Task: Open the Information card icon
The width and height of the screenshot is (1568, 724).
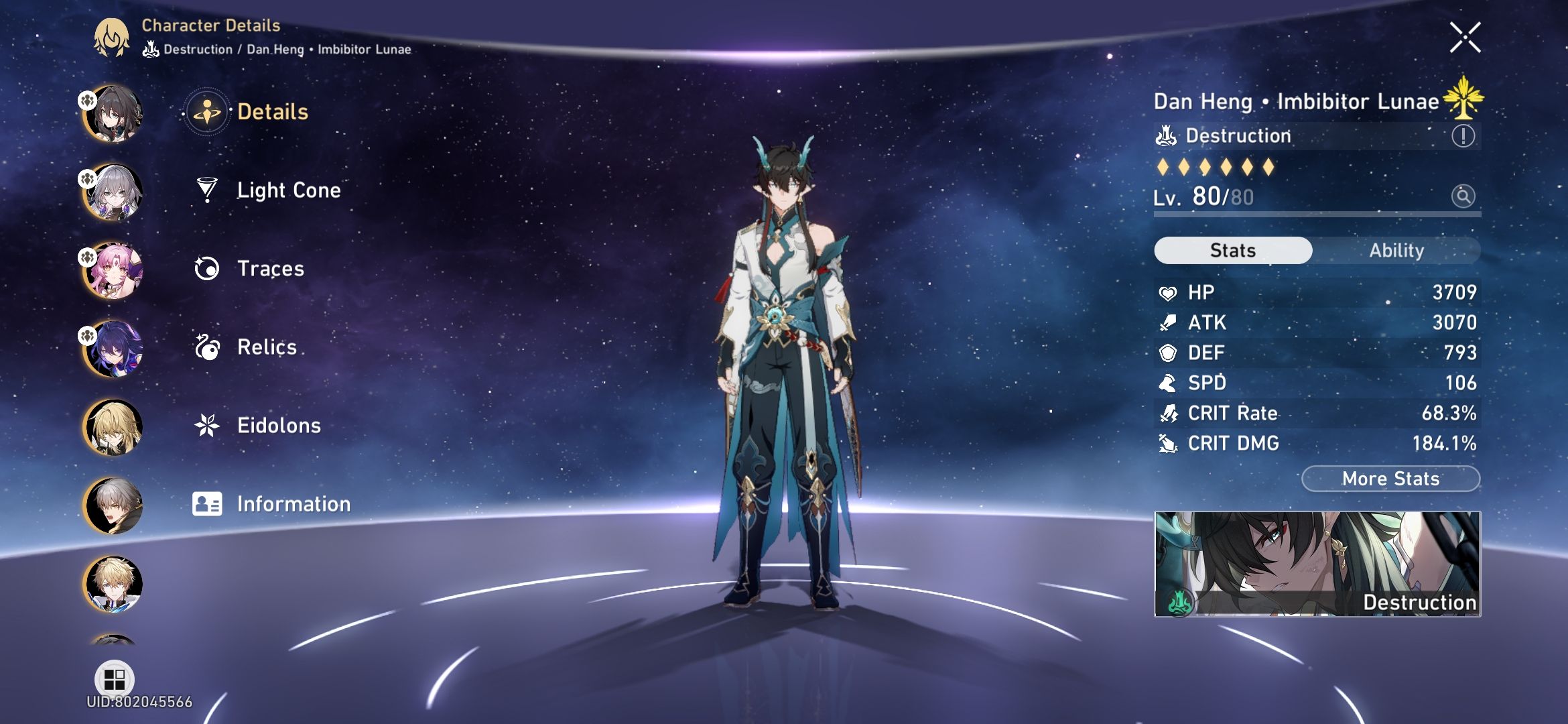Action: 208,503
